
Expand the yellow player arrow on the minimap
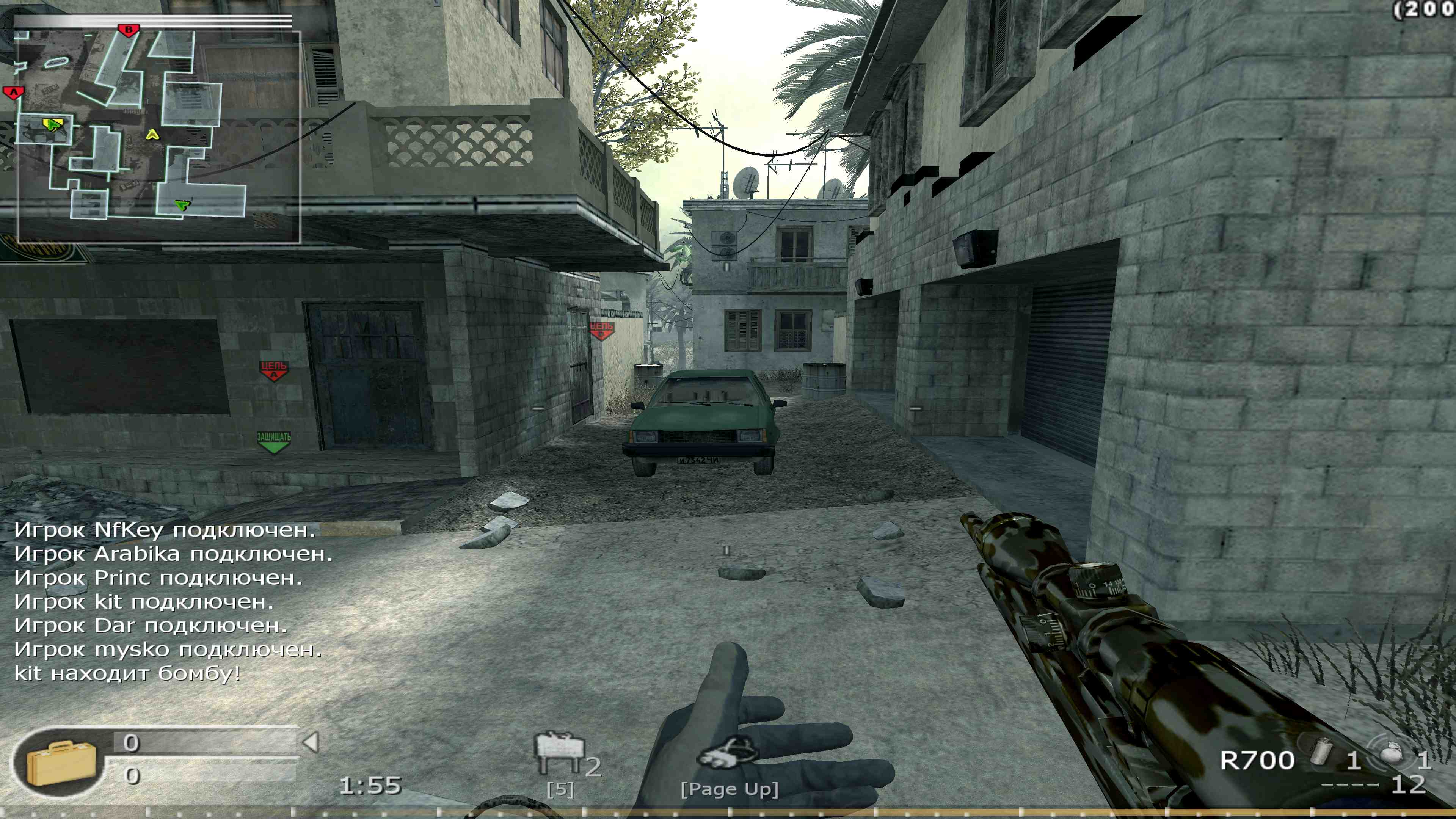click(x=152, y=135)
